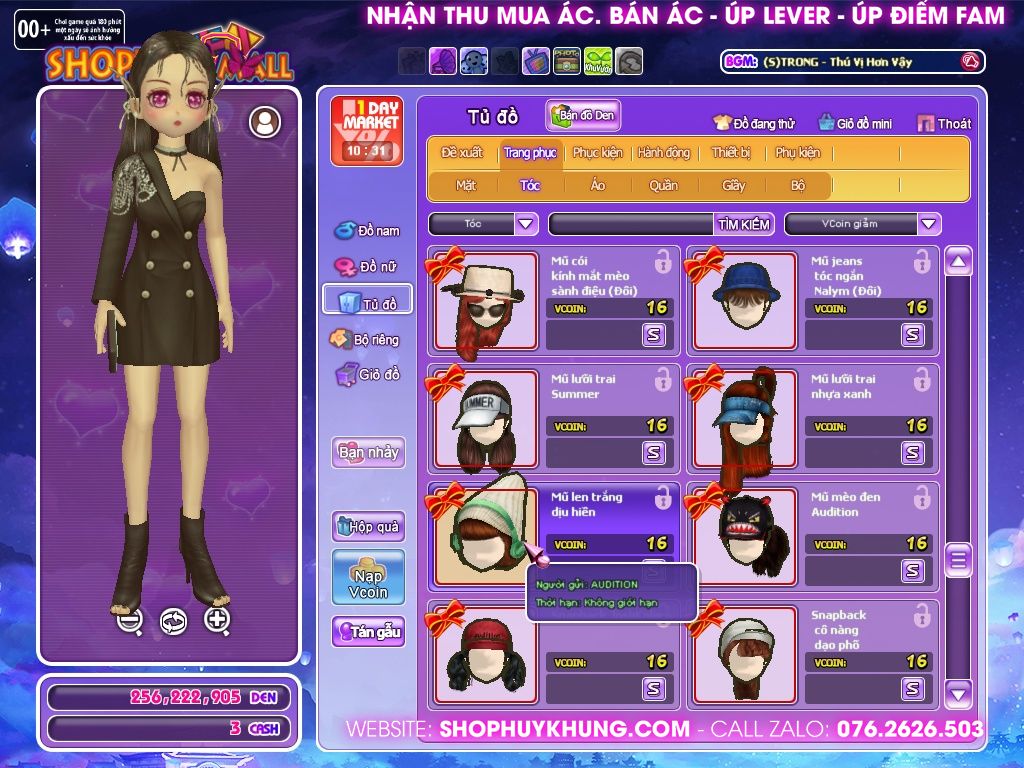Select the Phục kiện tab
This screenshot has height=768, width=1024.
tap(597, 153)
